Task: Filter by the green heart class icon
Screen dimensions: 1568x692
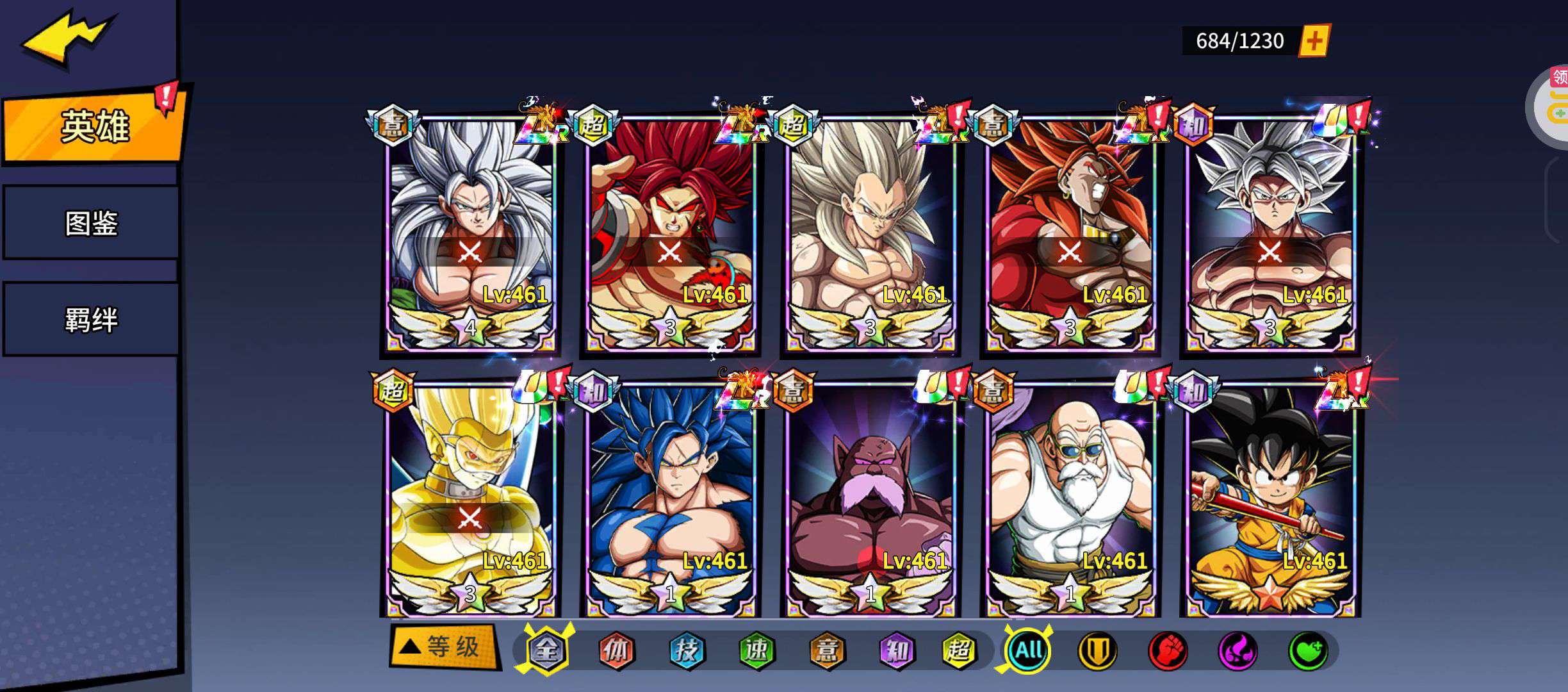Action: 1307,651
